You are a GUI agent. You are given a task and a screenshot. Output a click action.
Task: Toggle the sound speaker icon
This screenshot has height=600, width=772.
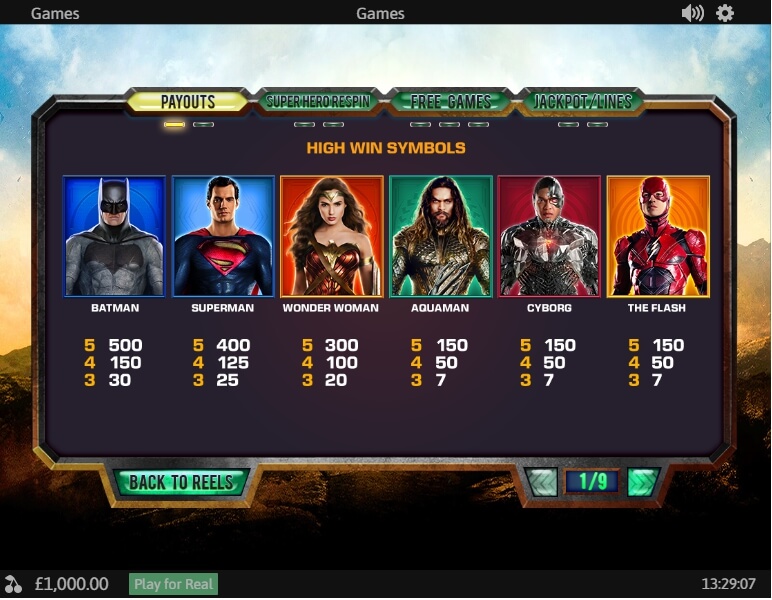click(692, 13)
